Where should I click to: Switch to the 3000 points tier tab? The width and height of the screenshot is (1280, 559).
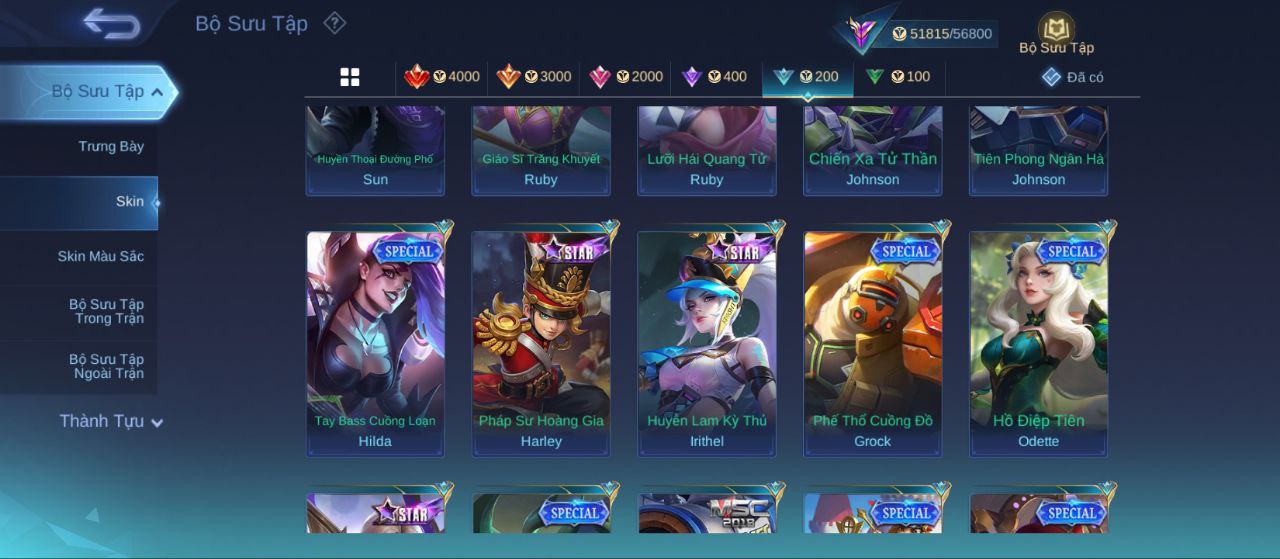tap(533, 77)
